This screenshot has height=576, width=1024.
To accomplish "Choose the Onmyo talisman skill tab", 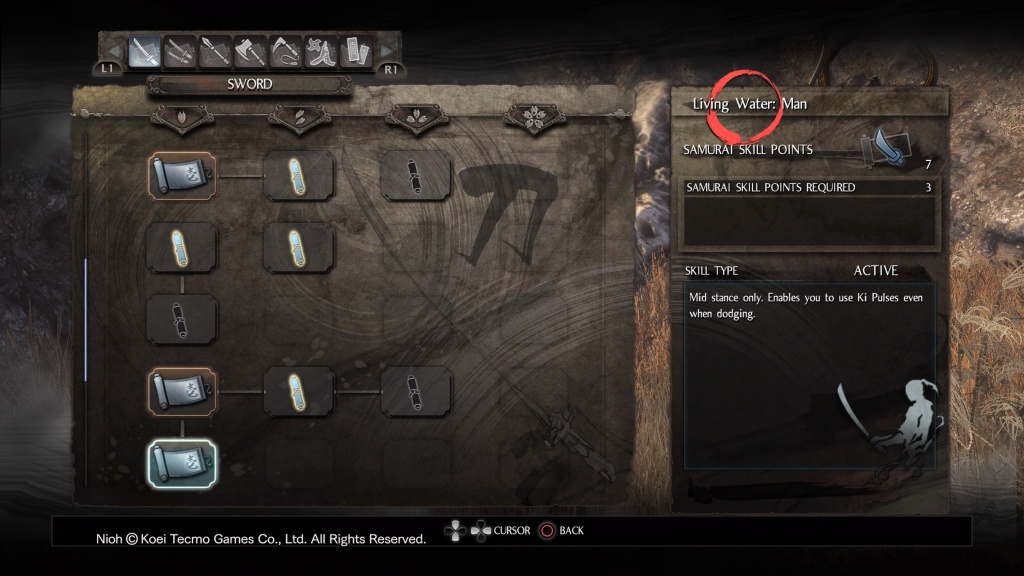I will pos(354,49).
